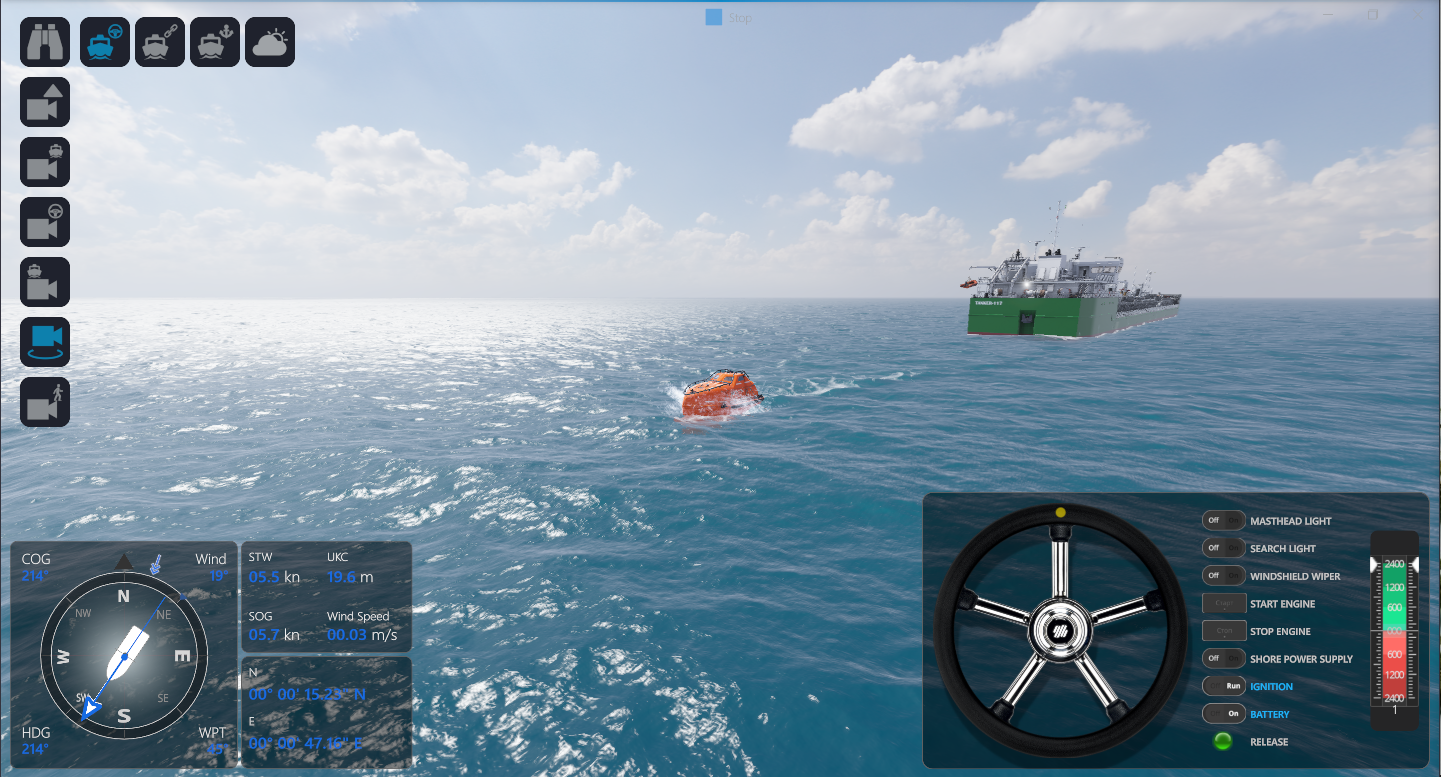Click the Start Engine button
Image resolution: width=1441 pixels, height=777 pixels.
[x=1224, y=604]
